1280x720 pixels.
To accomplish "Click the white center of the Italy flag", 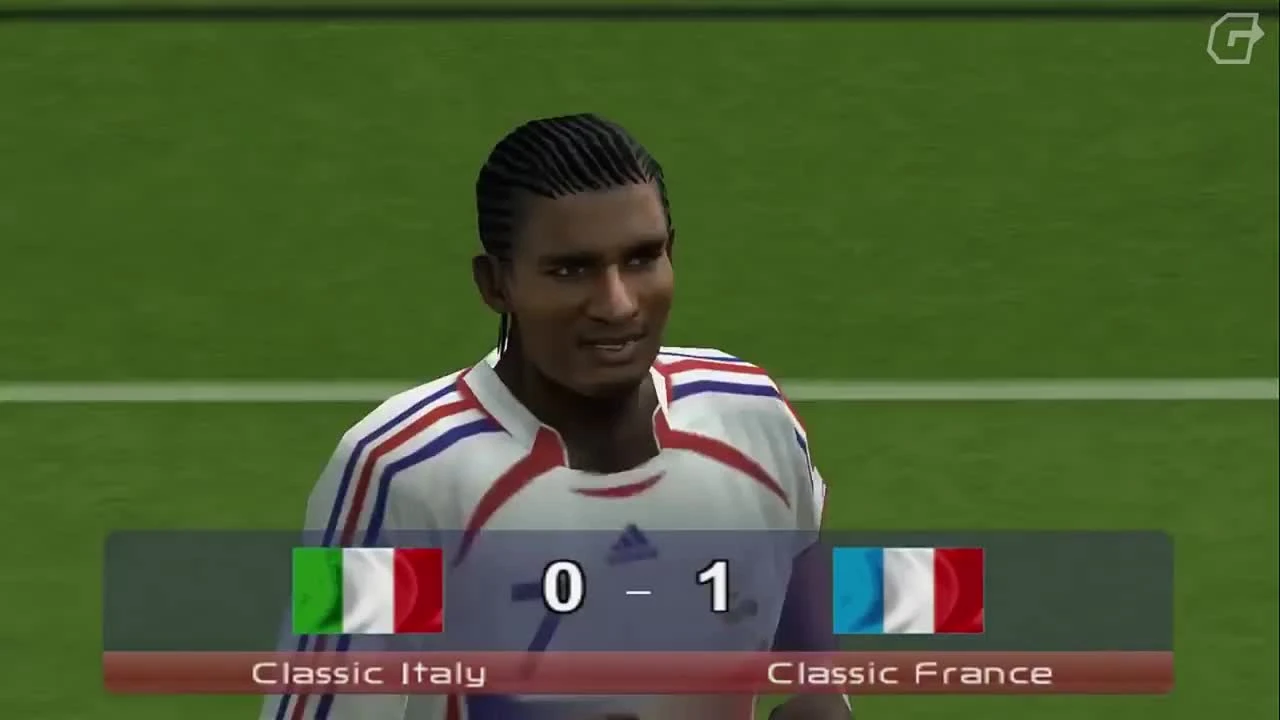I will coord(366,590).
